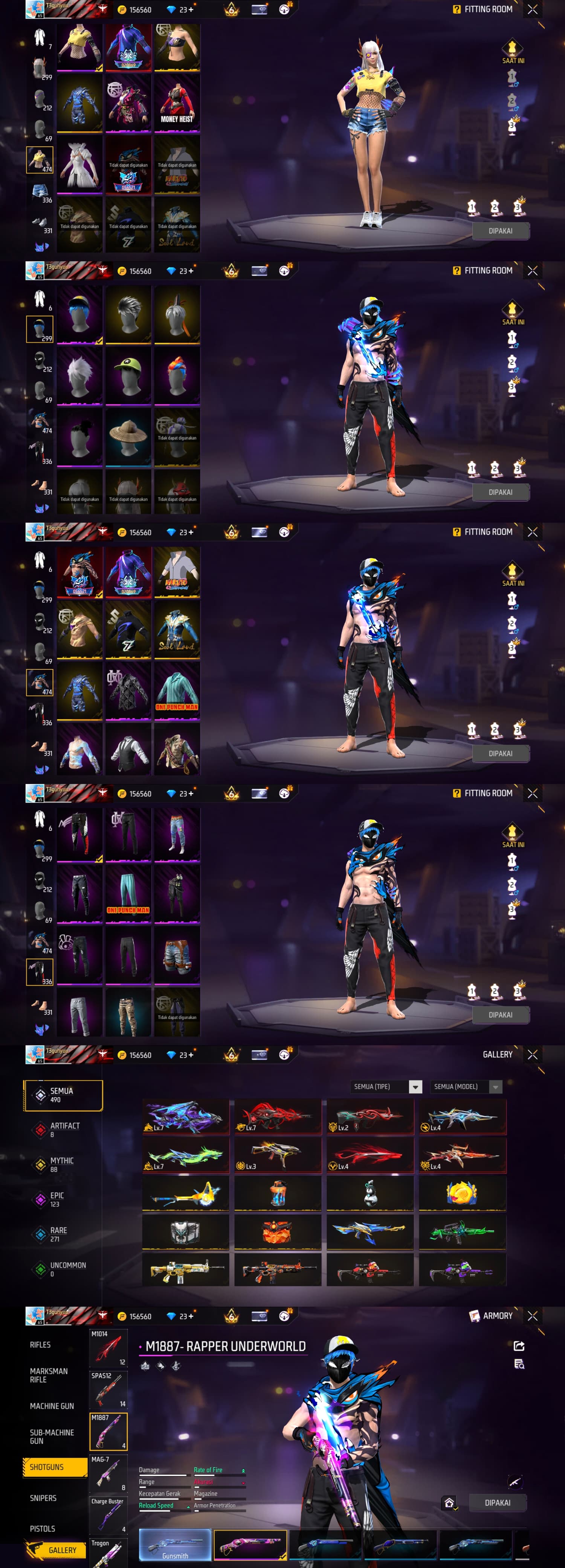Close the ARMORY screen

[x=533, y=1315]
